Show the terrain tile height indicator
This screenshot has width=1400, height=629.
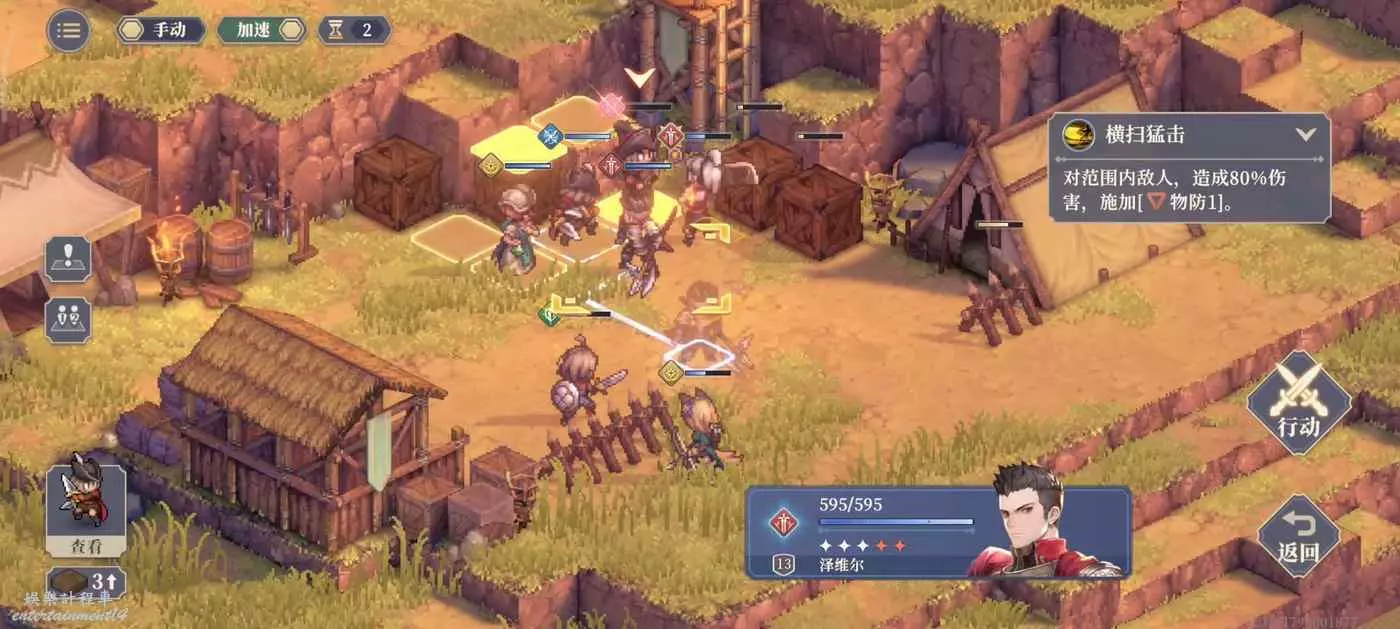point(86,582)
